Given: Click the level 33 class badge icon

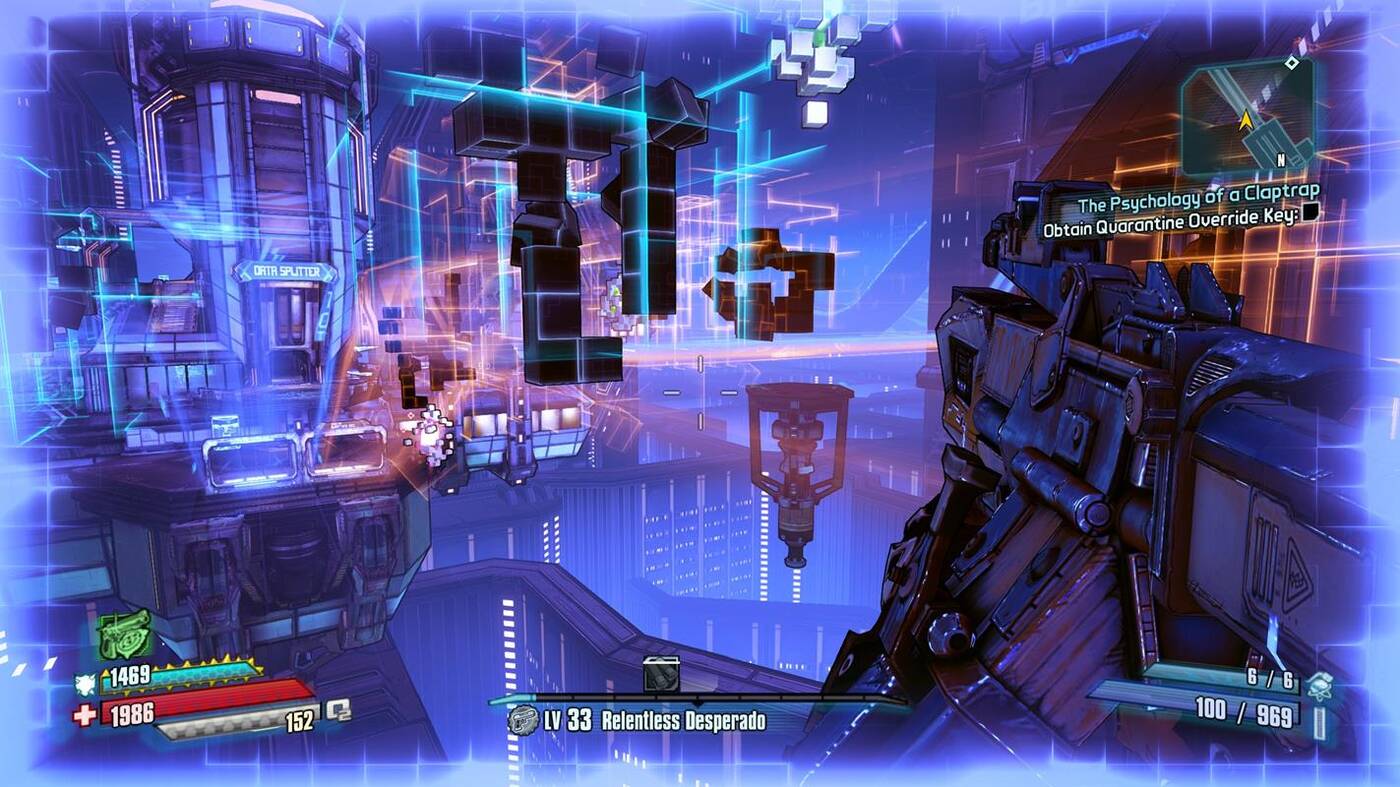Looking at the screenshot, I should [x=522, y=720].
